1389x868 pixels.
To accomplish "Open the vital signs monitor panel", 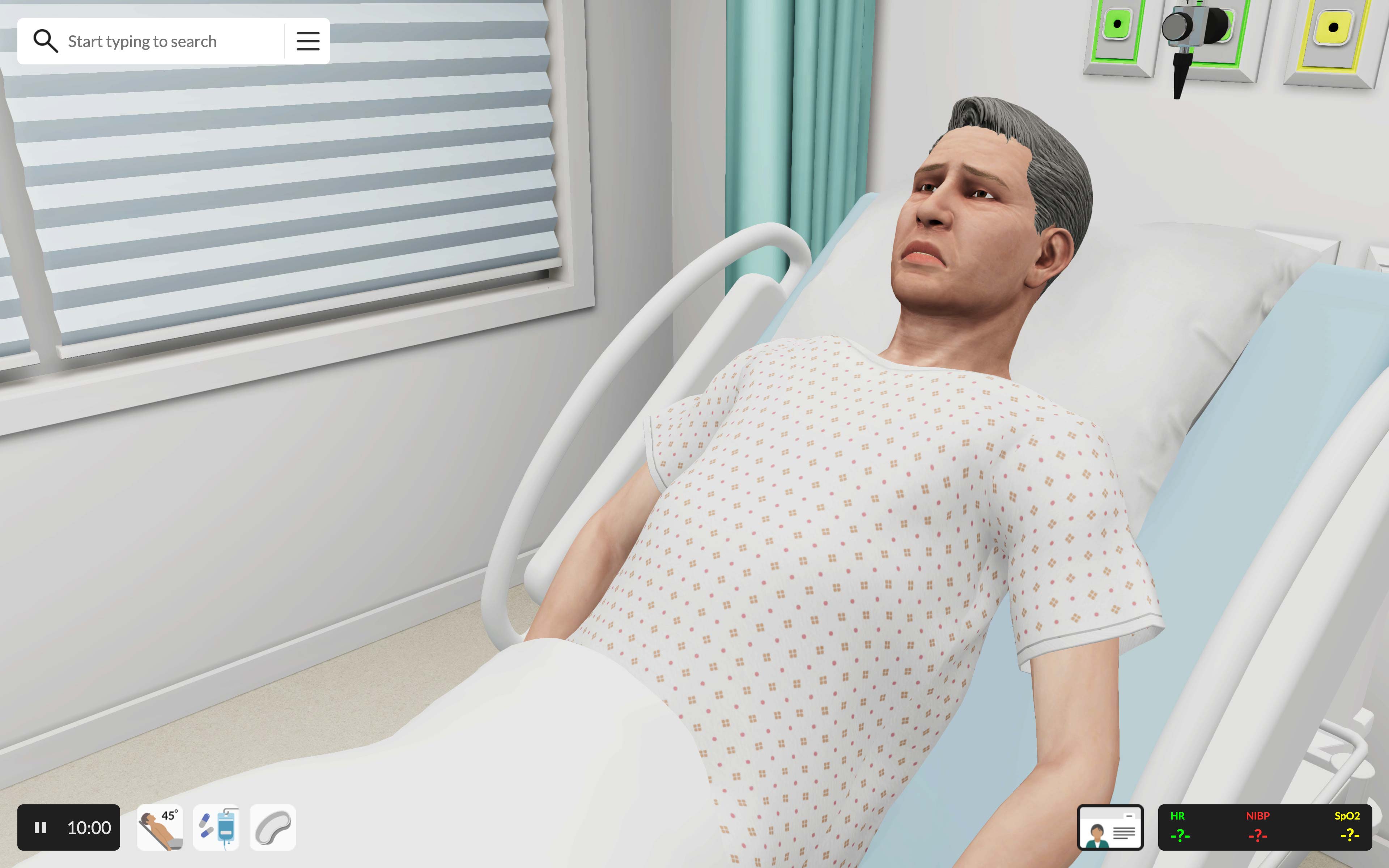I will (1265, 827).
